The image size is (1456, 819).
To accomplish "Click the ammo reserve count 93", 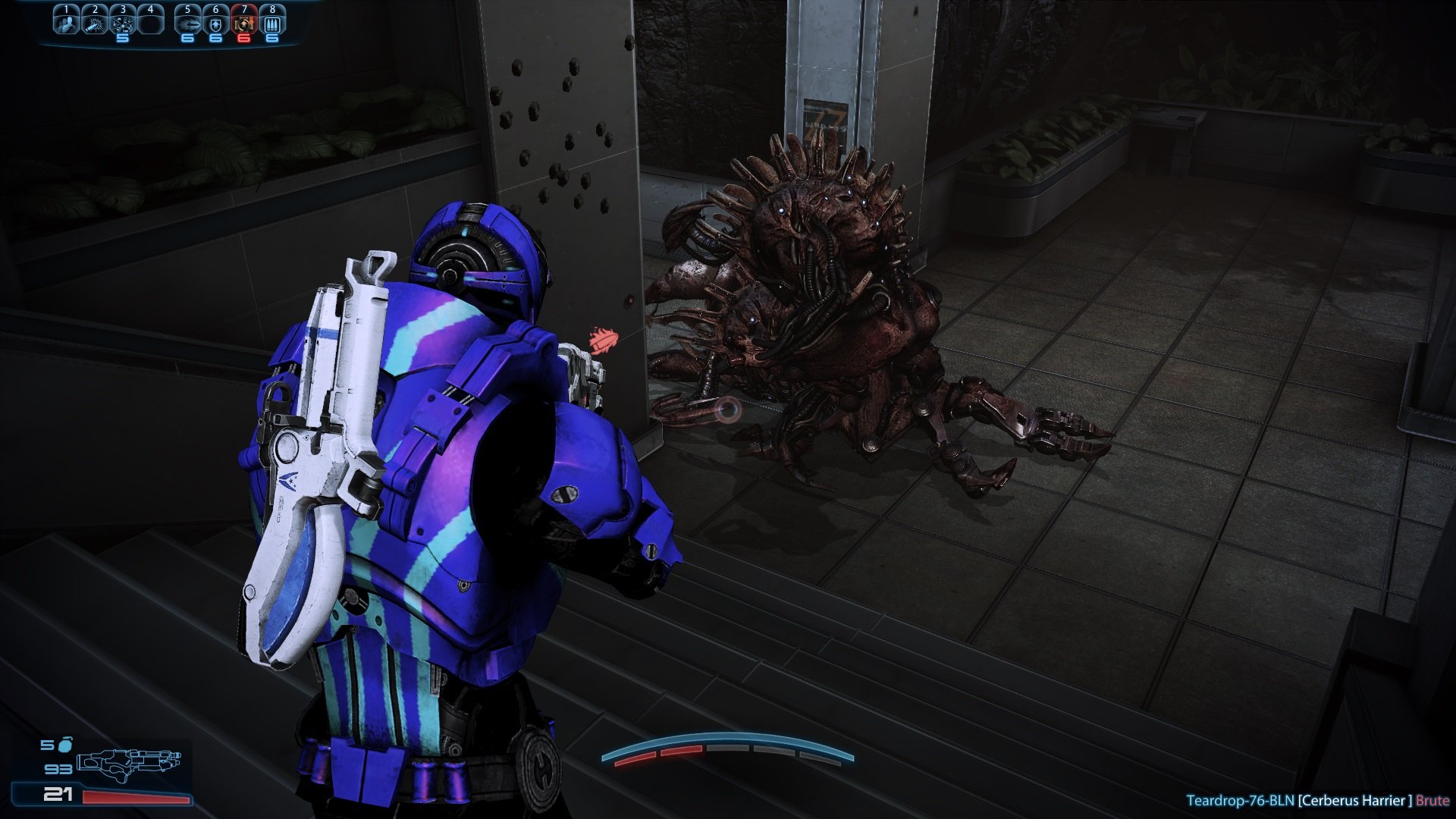I will click(x=58, y=770).
